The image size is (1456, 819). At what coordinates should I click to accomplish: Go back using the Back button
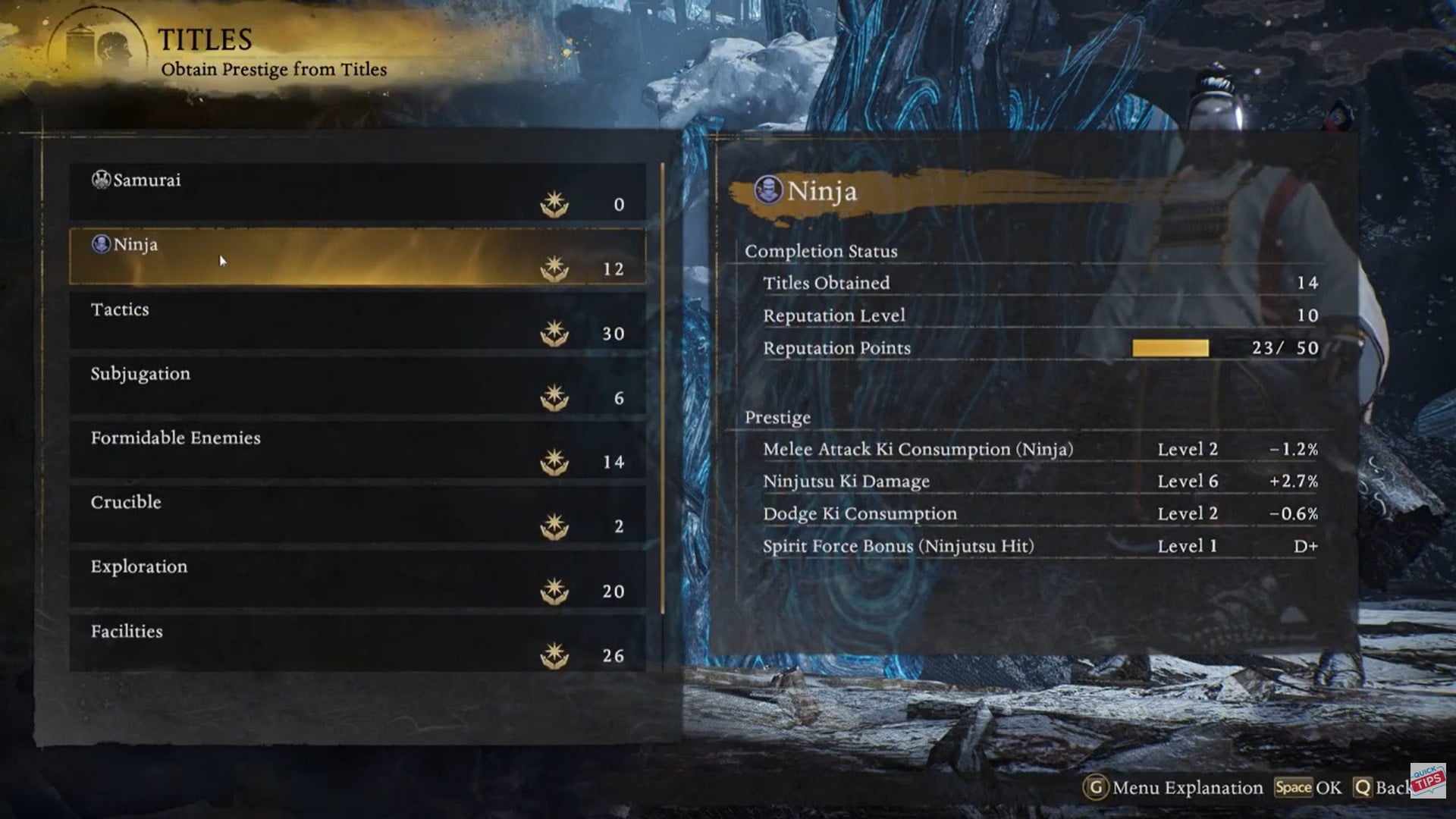click(1382, 788)
